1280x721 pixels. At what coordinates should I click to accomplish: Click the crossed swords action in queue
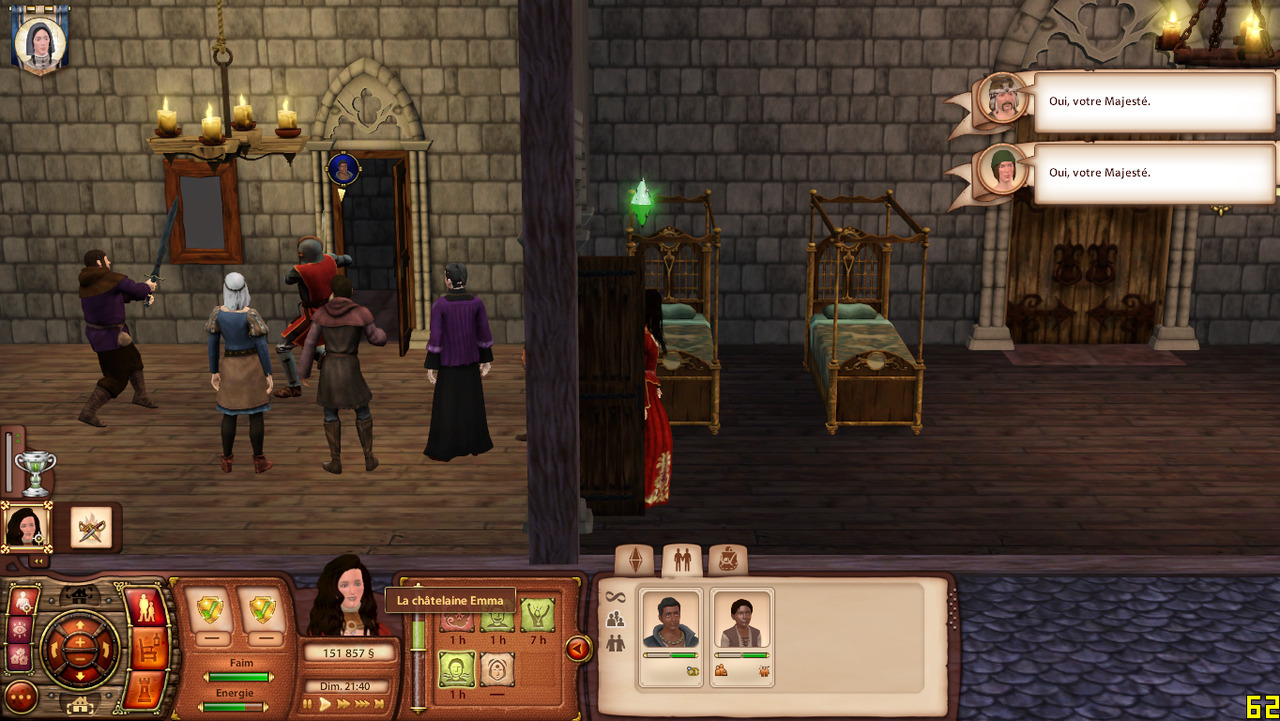92,527
